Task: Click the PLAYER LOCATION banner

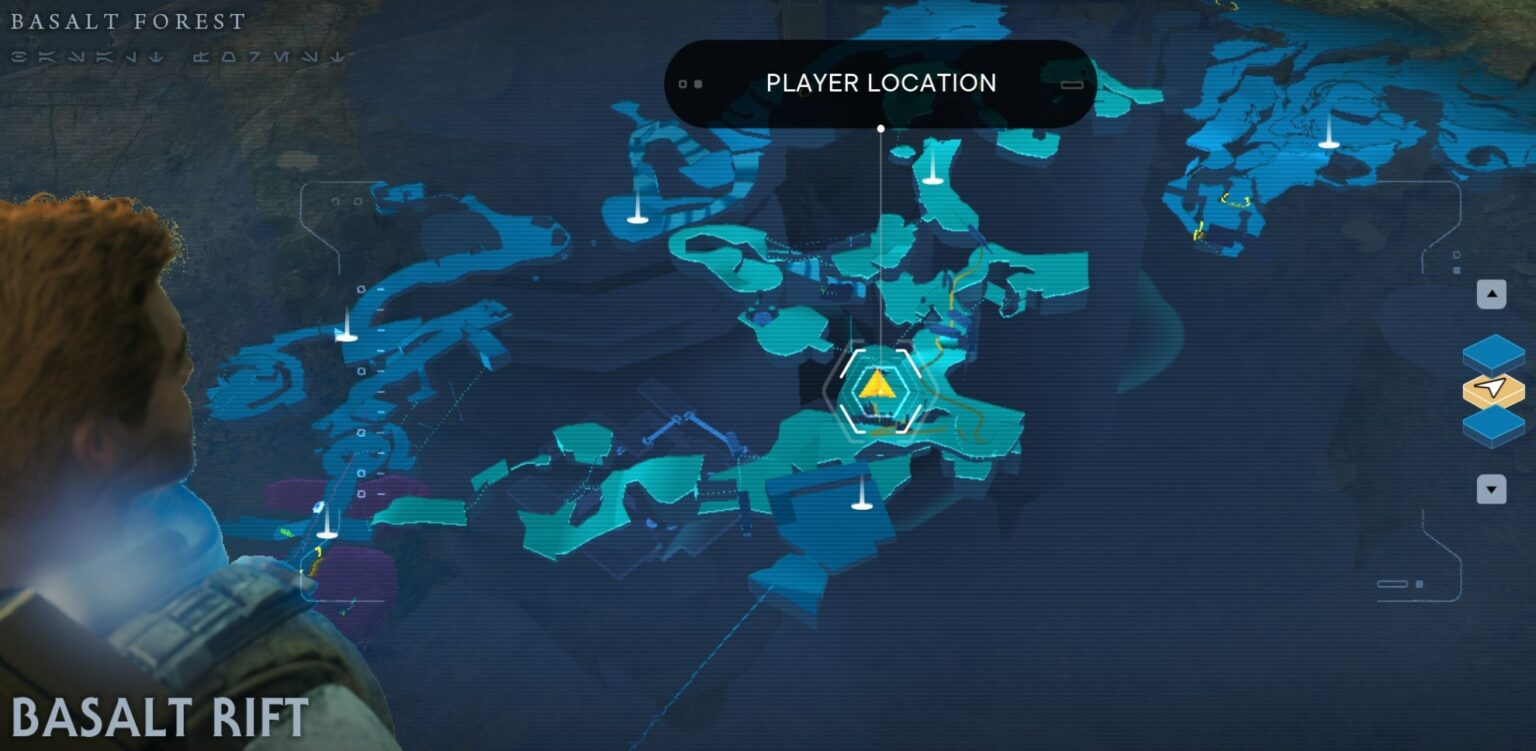Action: point(880,83)
